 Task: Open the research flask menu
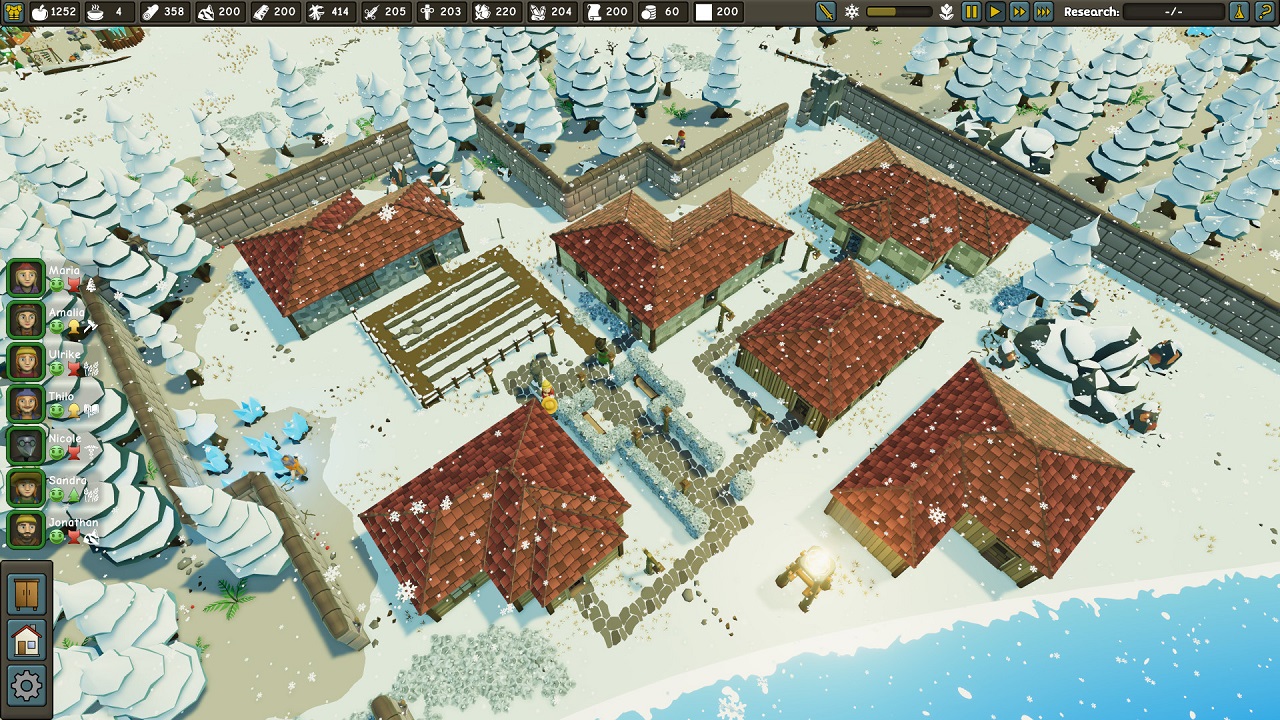coord(1239,12)
